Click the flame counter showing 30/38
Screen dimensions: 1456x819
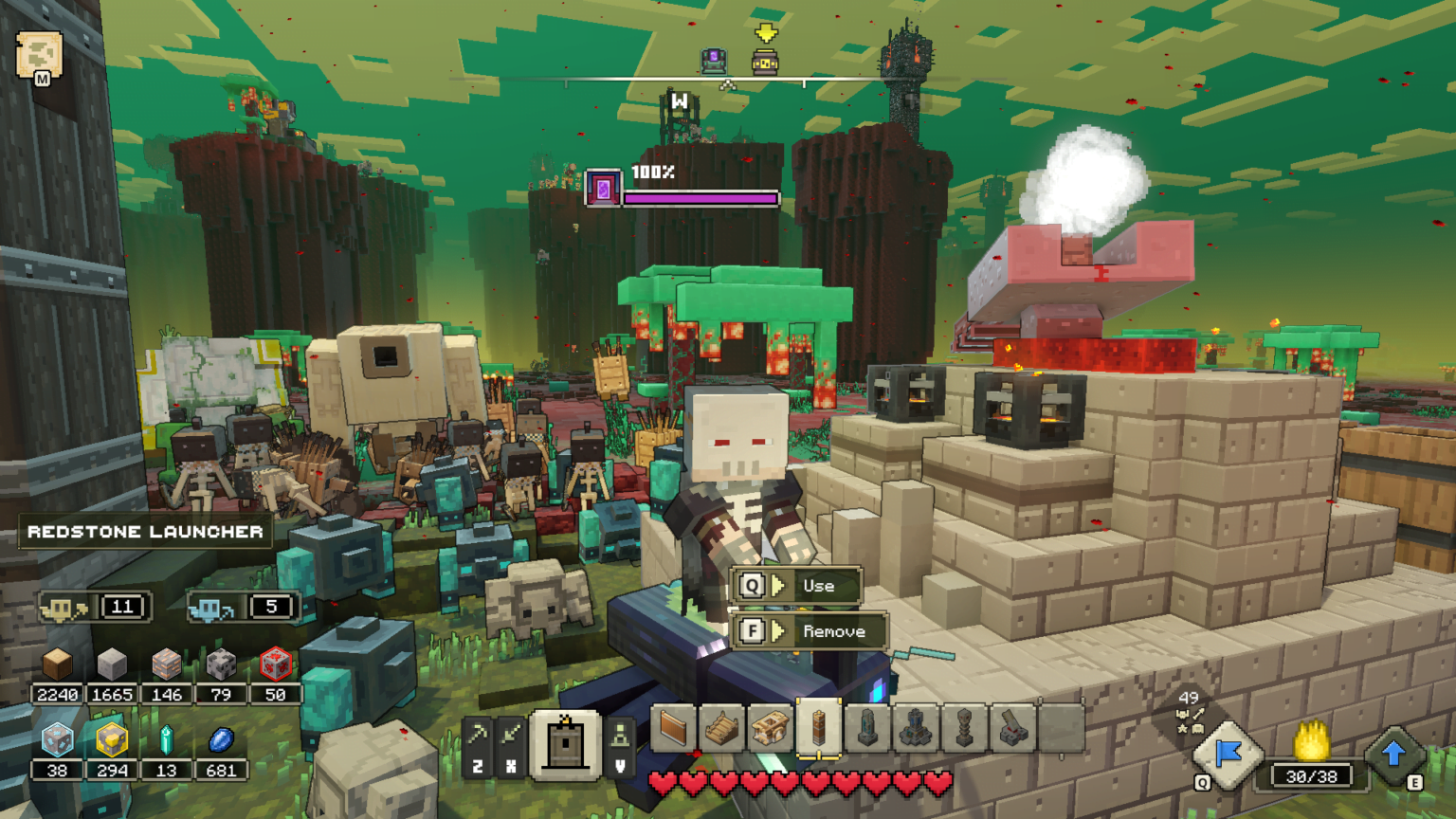click(1311, 777)
